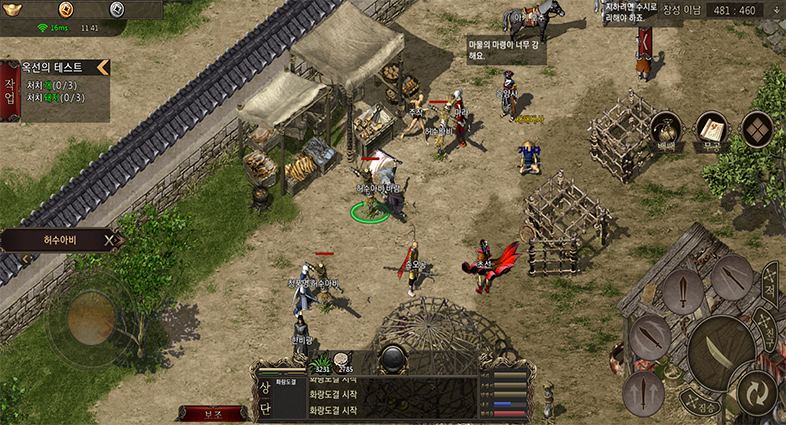
Task: Close the 허수아비 target panel
Action: point(112,240)
